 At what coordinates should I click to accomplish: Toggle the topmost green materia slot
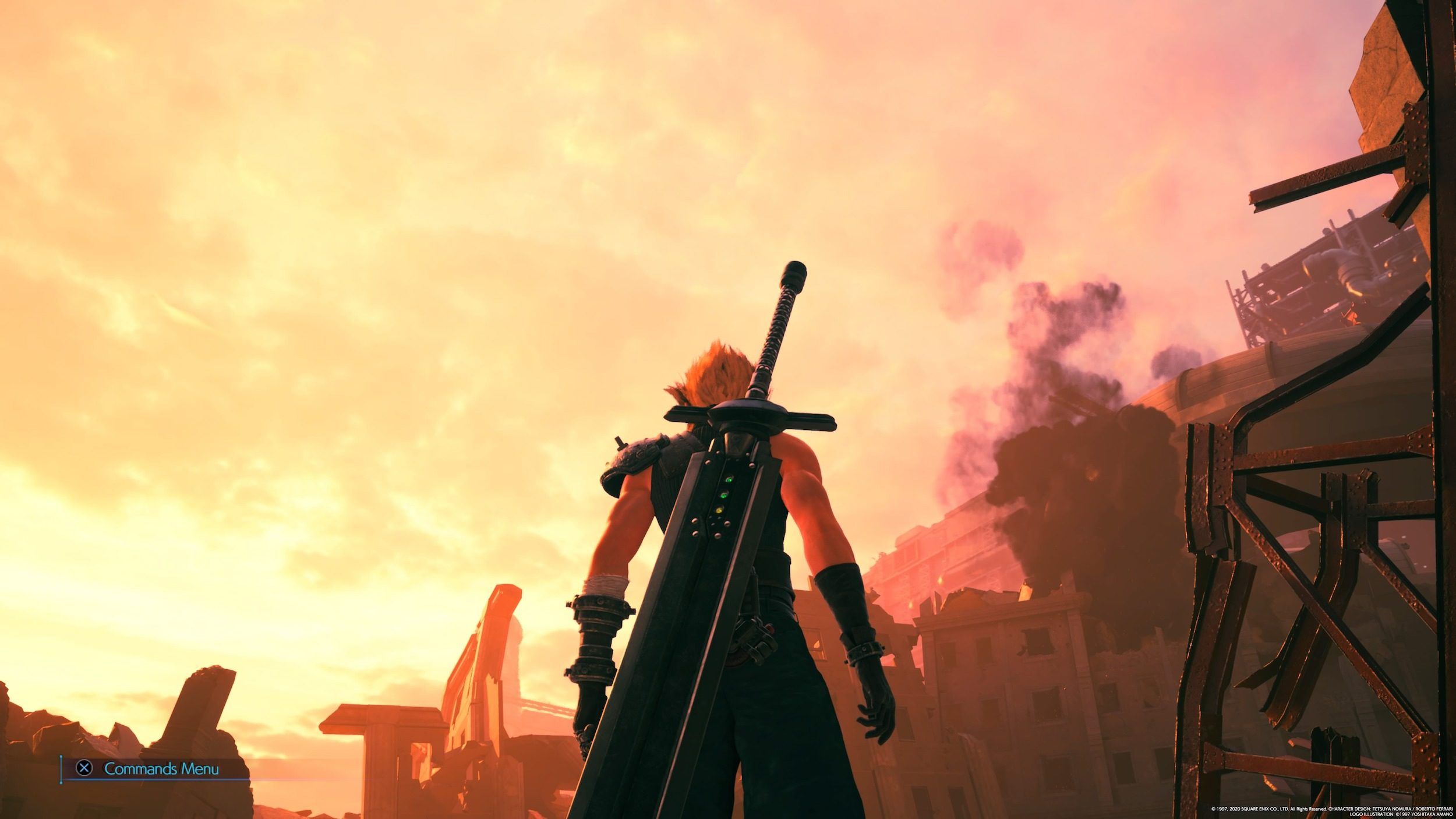(730, 479)
